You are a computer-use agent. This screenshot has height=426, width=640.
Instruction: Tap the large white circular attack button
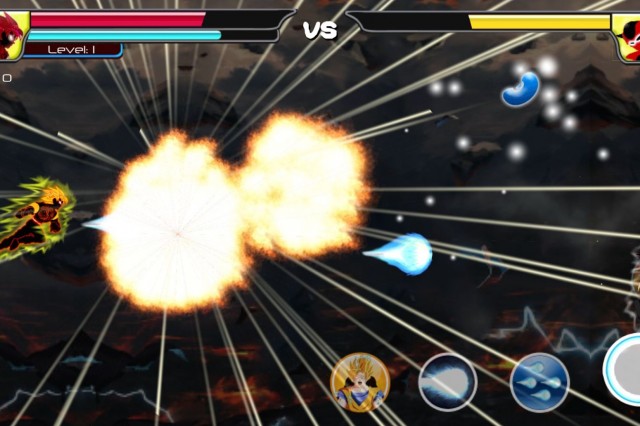[626, 370]
